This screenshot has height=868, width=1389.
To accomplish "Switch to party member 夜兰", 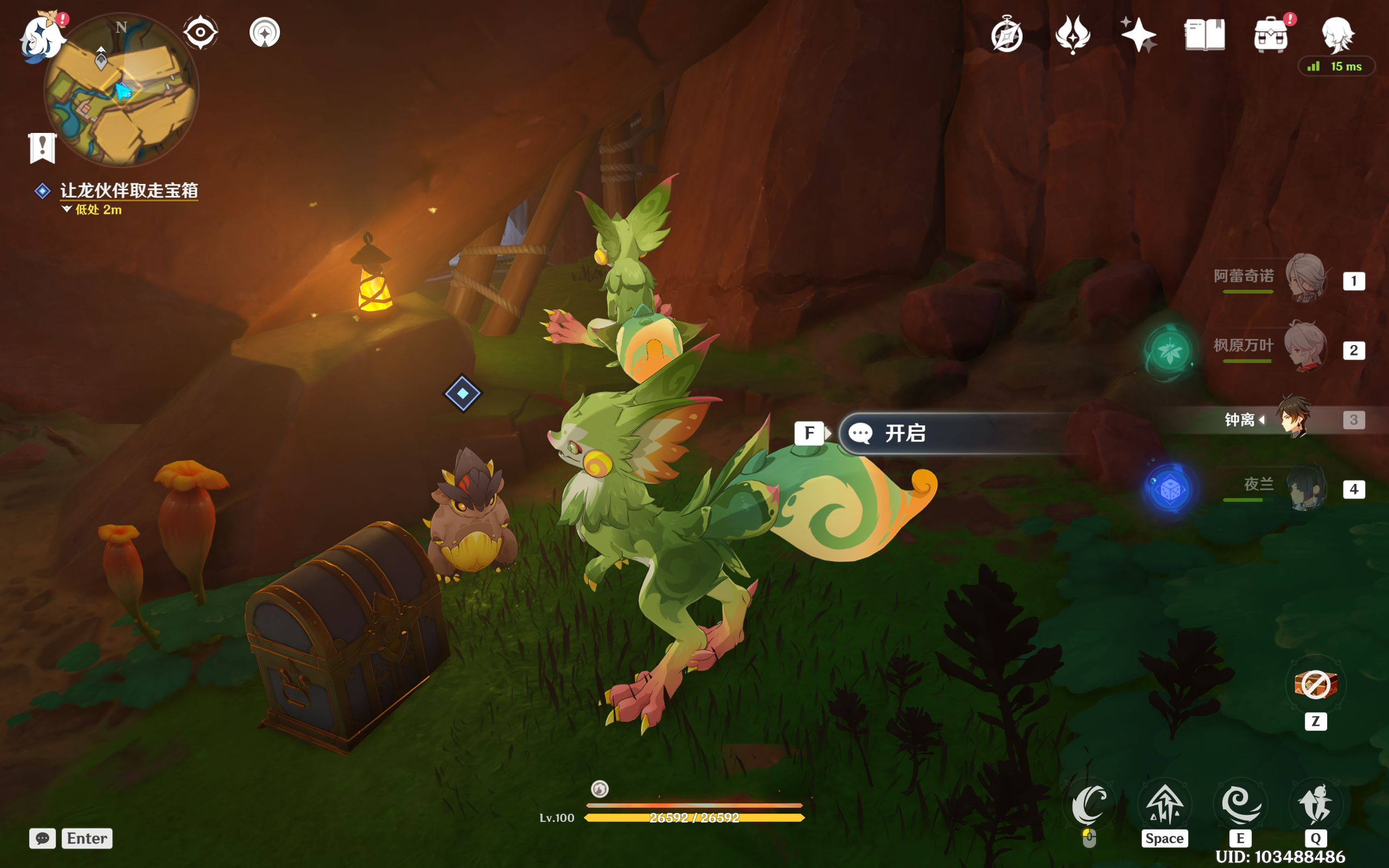I will 1305,487.
